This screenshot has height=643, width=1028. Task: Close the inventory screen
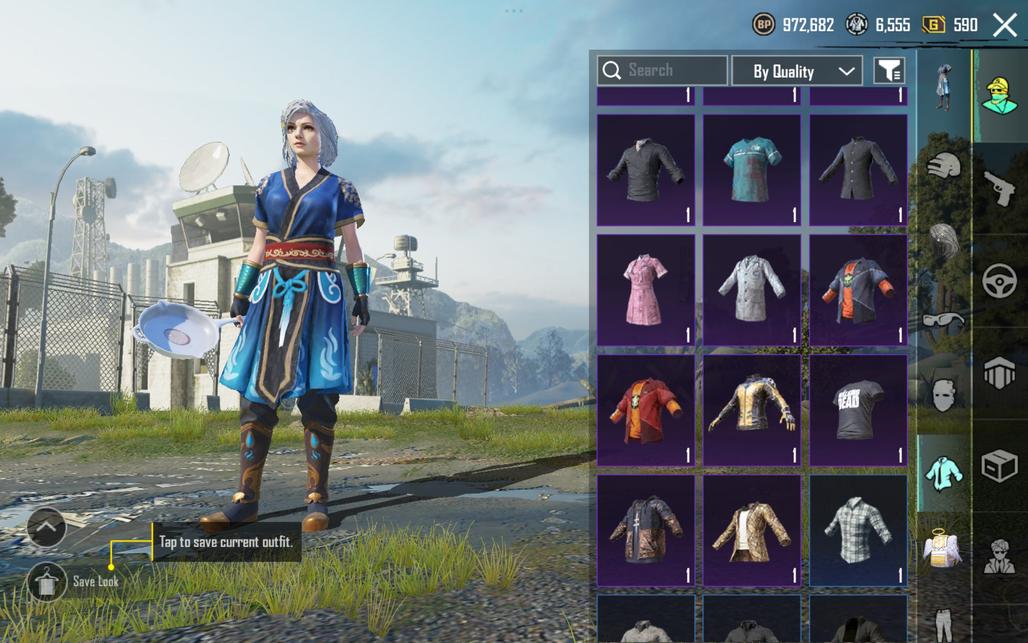1004,25
